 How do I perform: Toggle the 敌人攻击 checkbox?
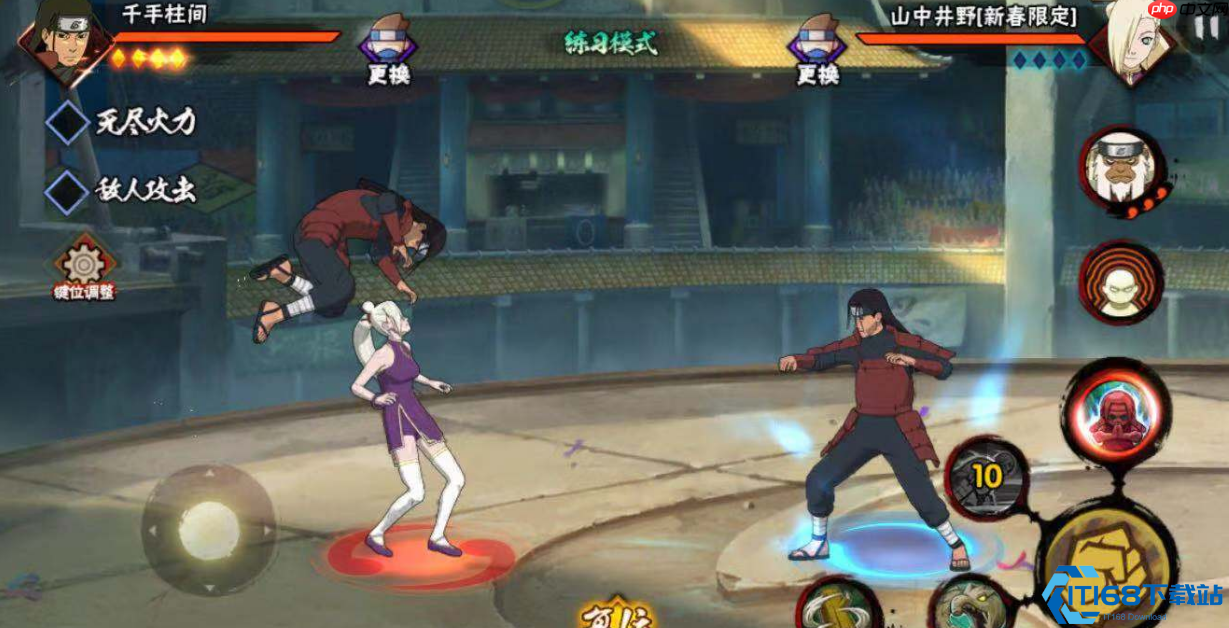[x=68, y=190]
